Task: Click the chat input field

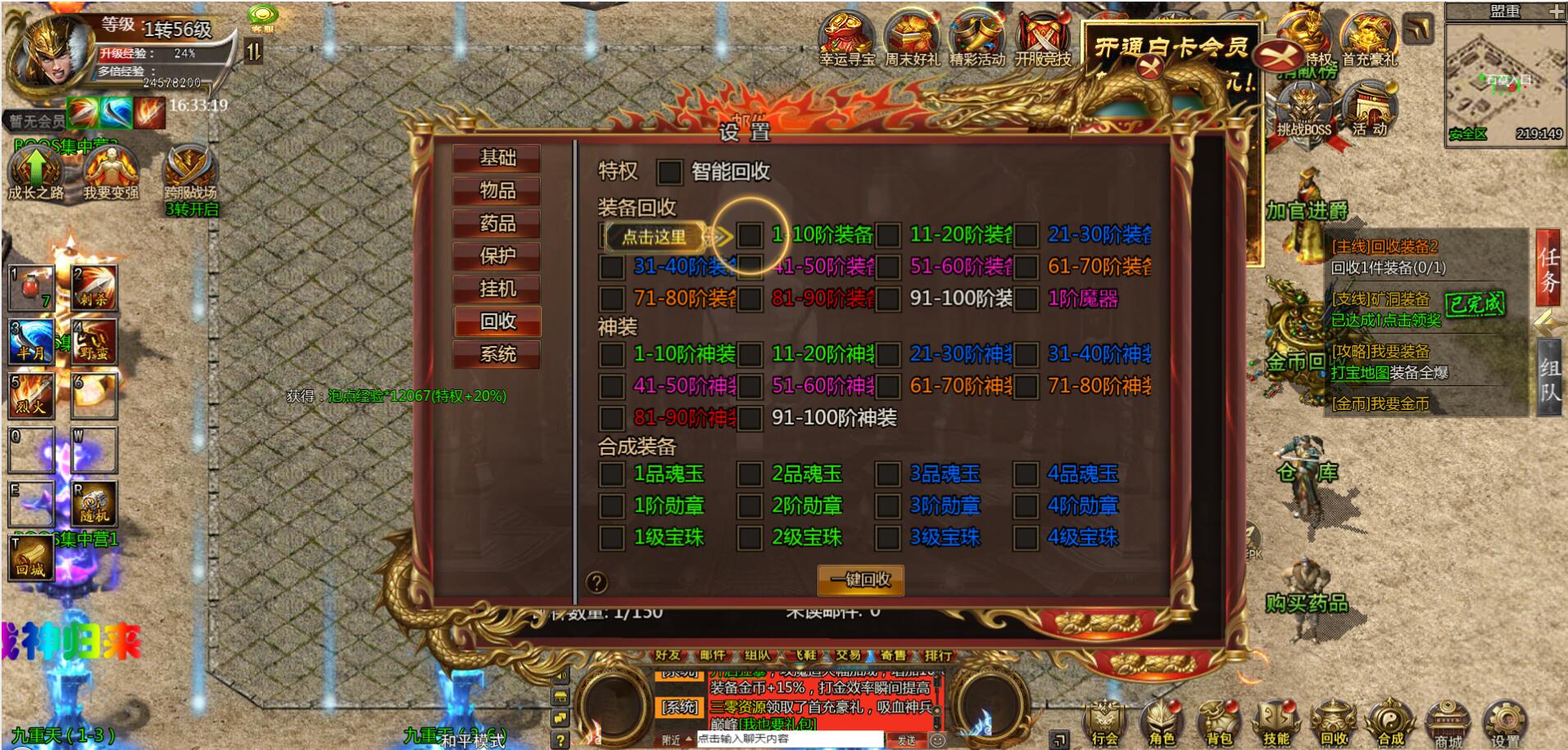Action: pos(786,739)
